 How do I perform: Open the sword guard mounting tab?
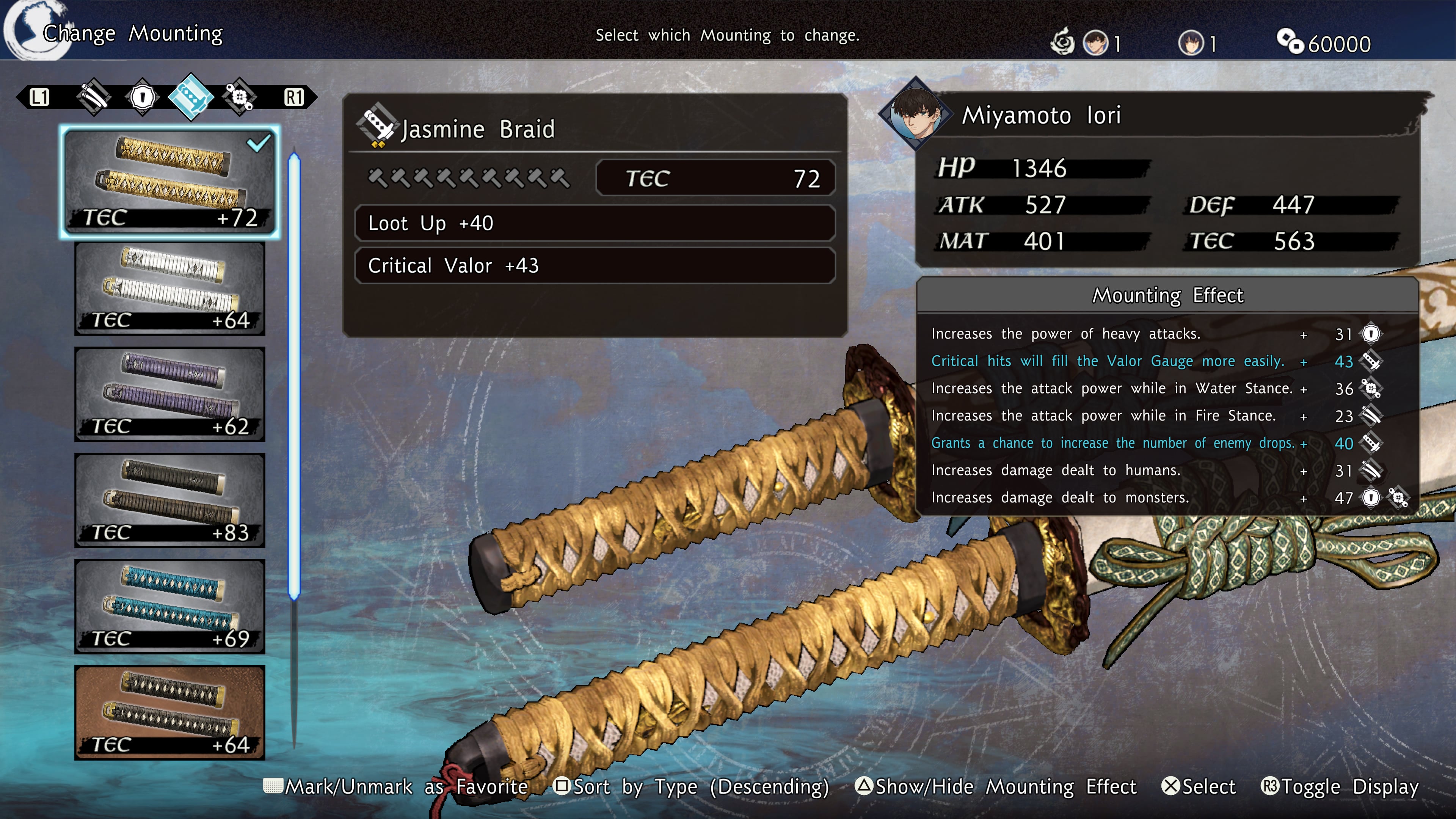pos(143,97)
